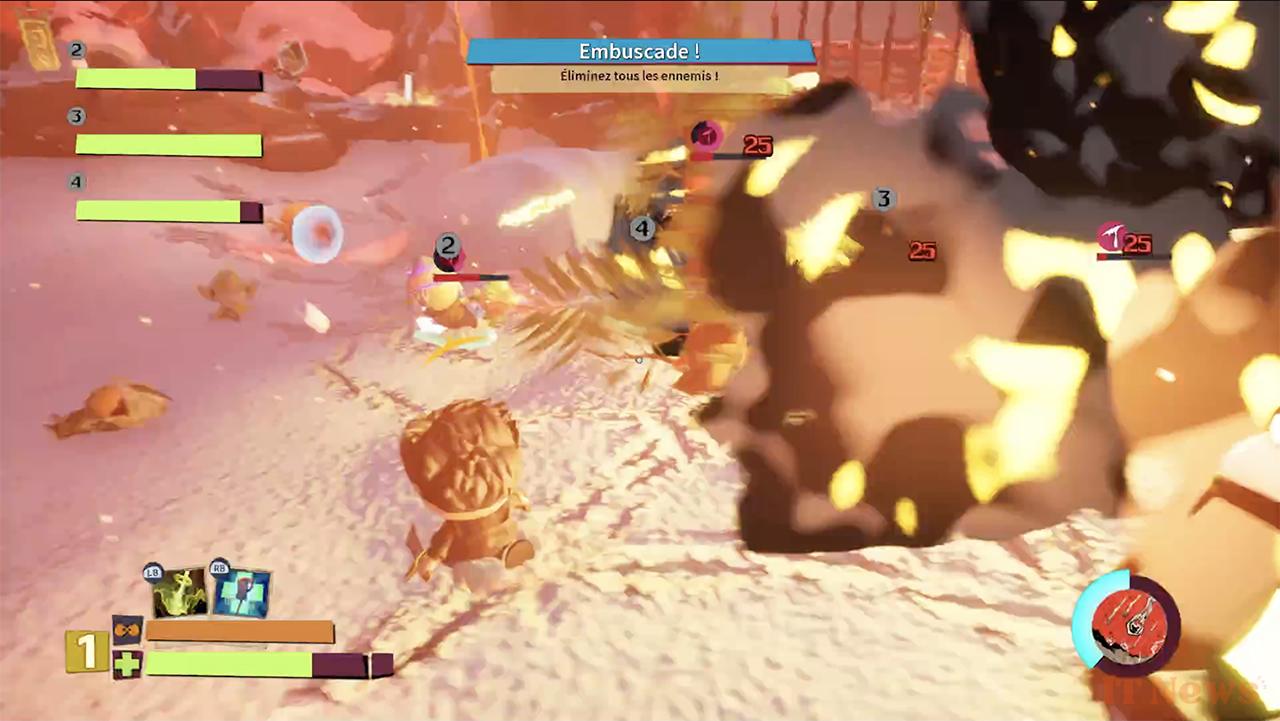1280x721 pixels.
Task: Trigger the red meteor ultimate icon
Action: pyautogui.click(x=1128, y=625)
